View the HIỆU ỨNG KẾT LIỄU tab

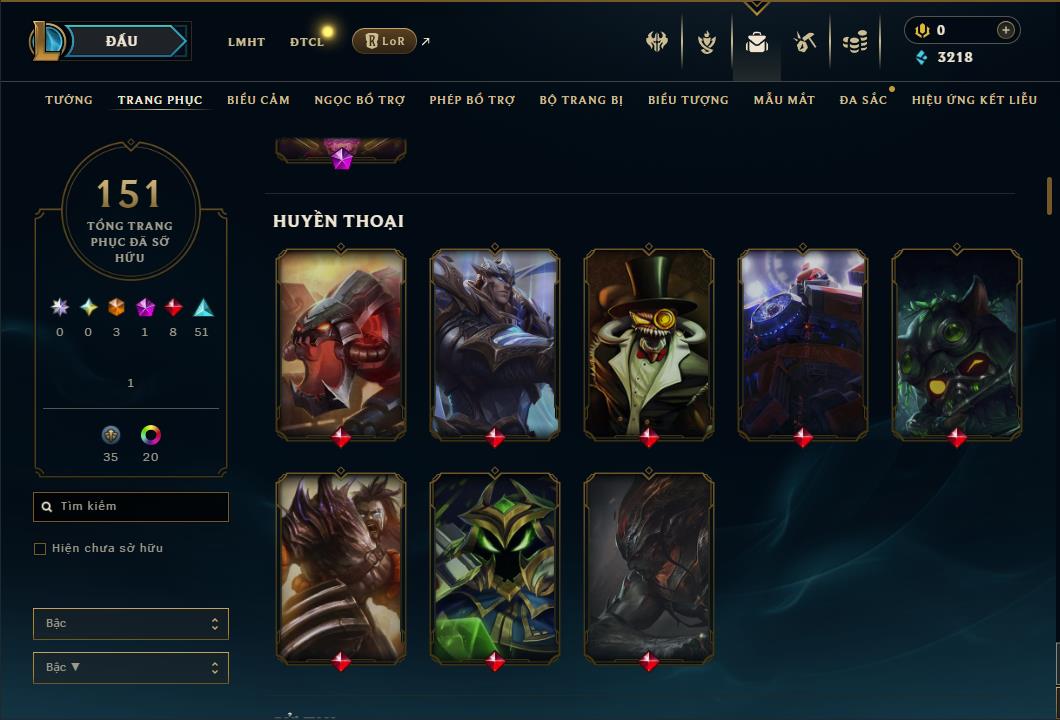[x=974, y=100]
